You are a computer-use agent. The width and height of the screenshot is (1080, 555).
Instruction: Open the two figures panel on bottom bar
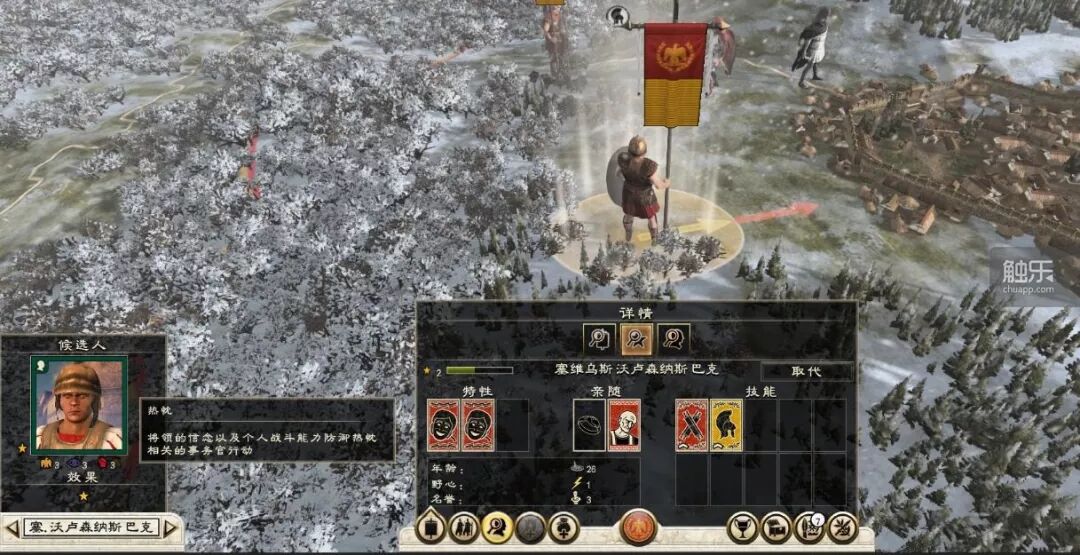point(464,526)
